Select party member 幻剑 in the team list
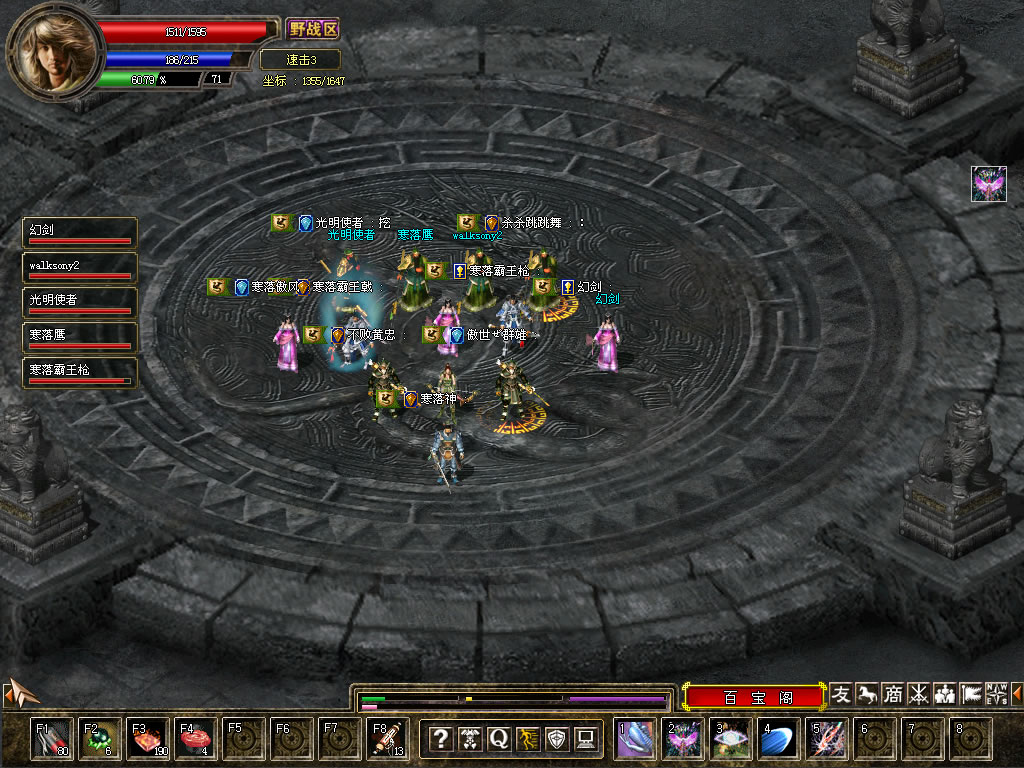 click(x=80, y=232)
